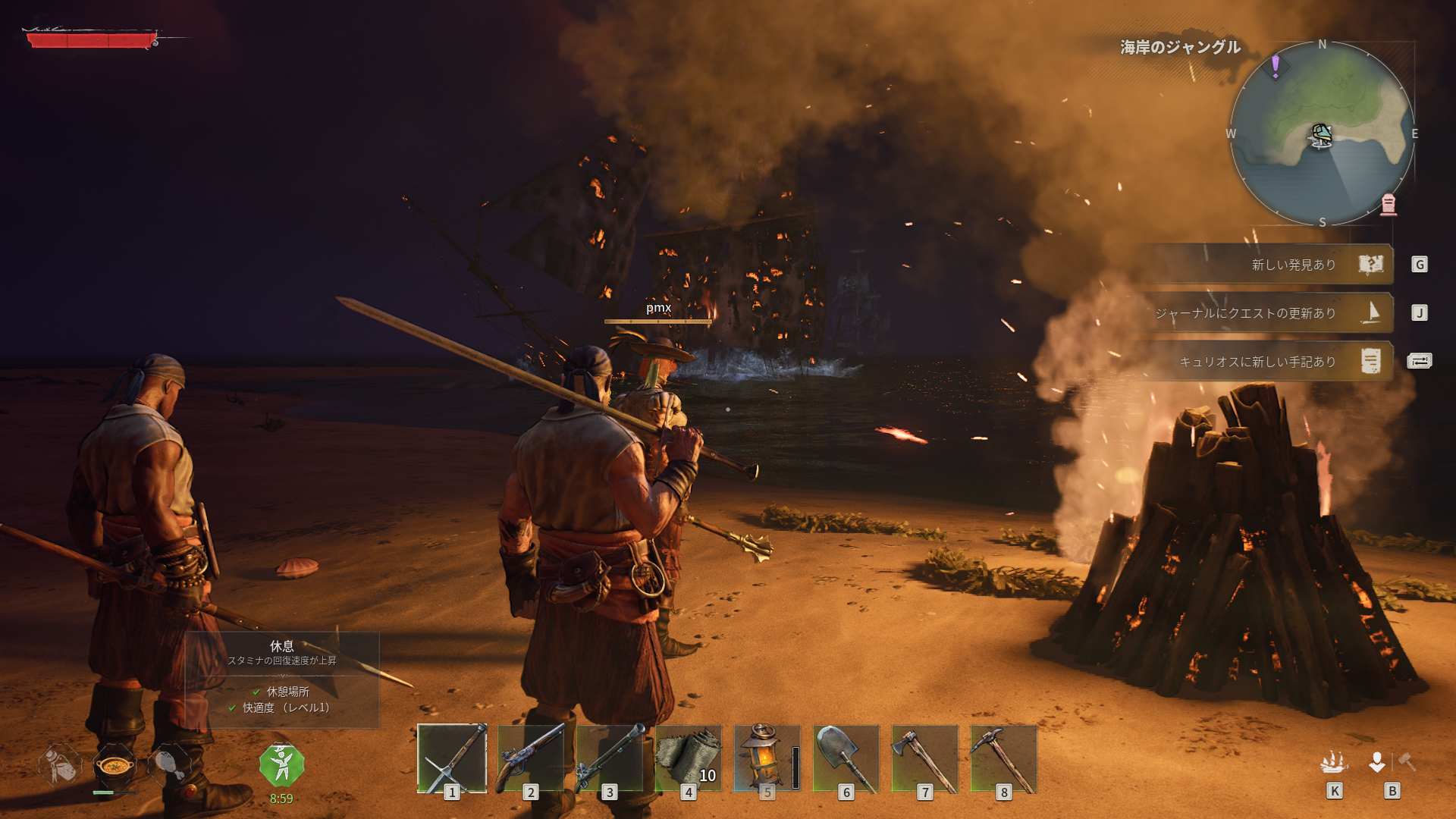Screen dimensions: 1456x819
Task: Equip the flintlock pistol hotbar slot
Action: (531, 758)
